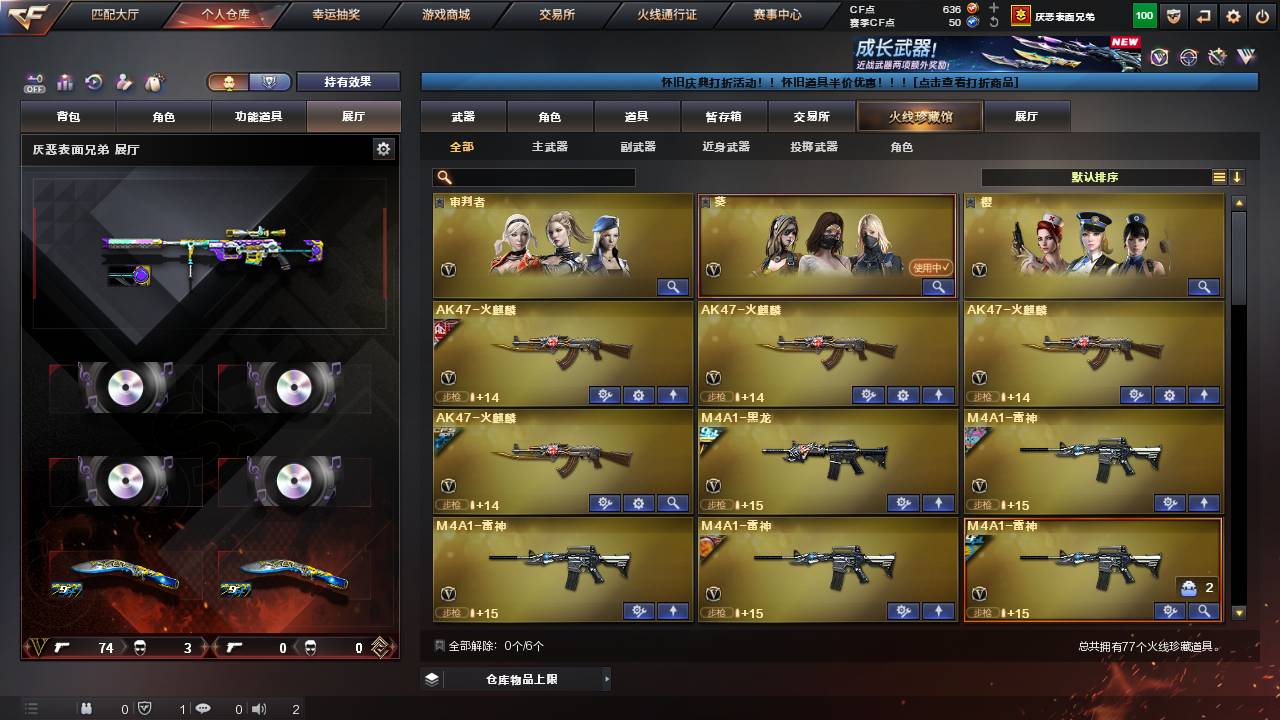Click modification gear on first AK47-火麒麟 card

coord(605,395)
